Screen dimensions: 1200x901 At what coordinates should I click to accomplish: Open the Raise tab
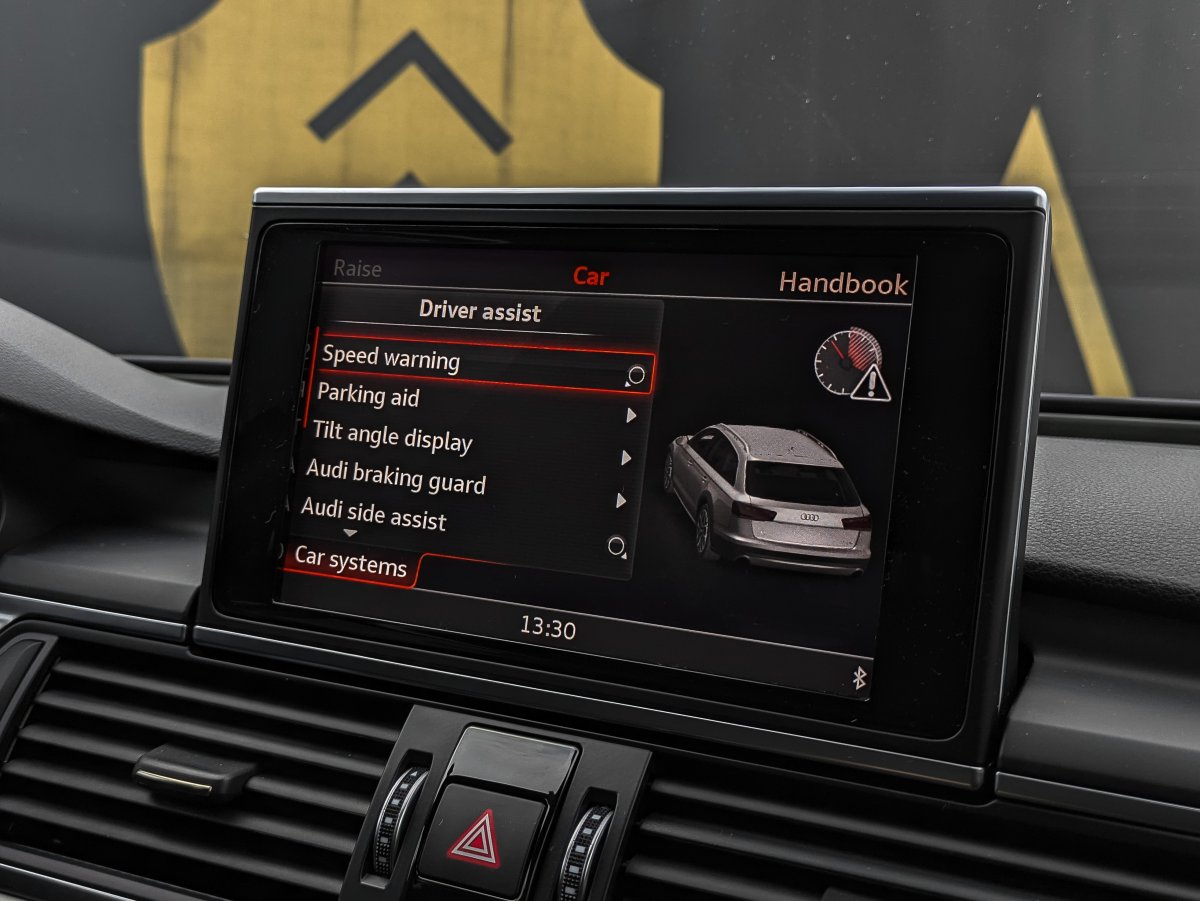(357, 269)
